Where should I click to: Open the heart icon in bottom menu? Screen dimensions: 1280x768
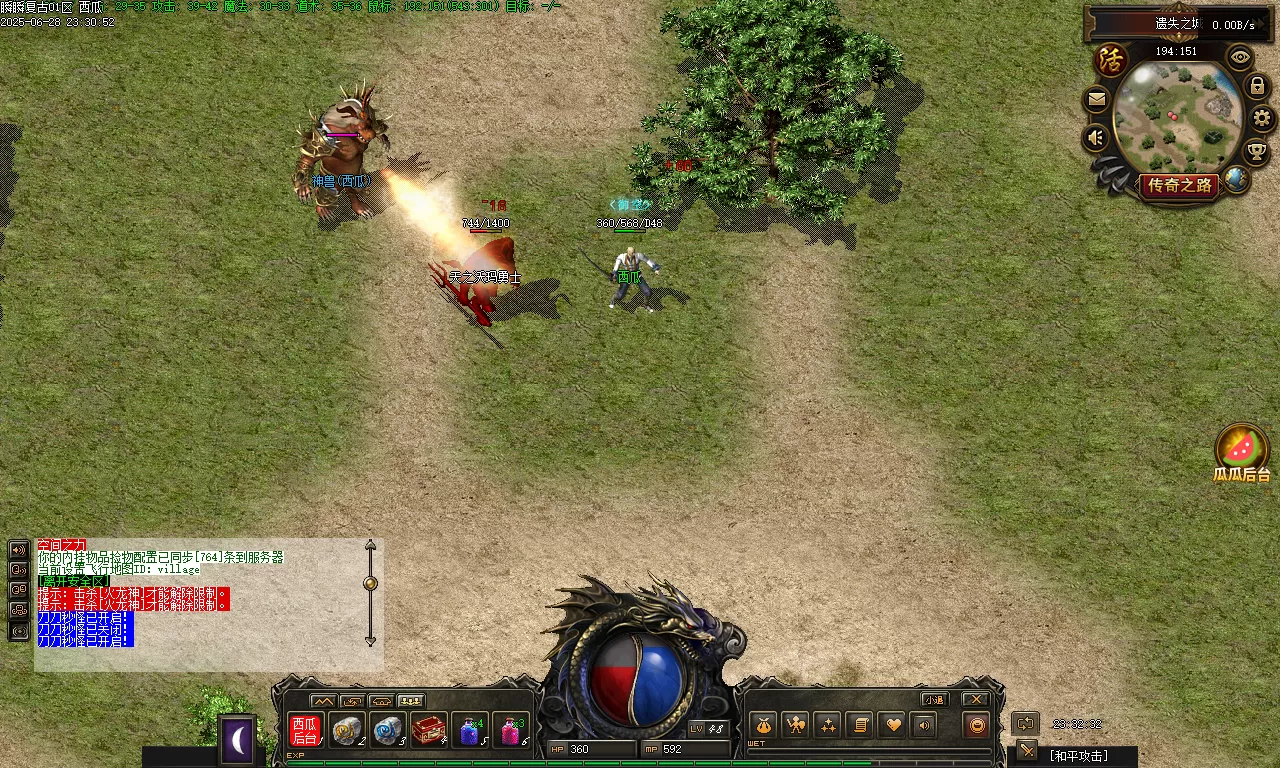892,725
